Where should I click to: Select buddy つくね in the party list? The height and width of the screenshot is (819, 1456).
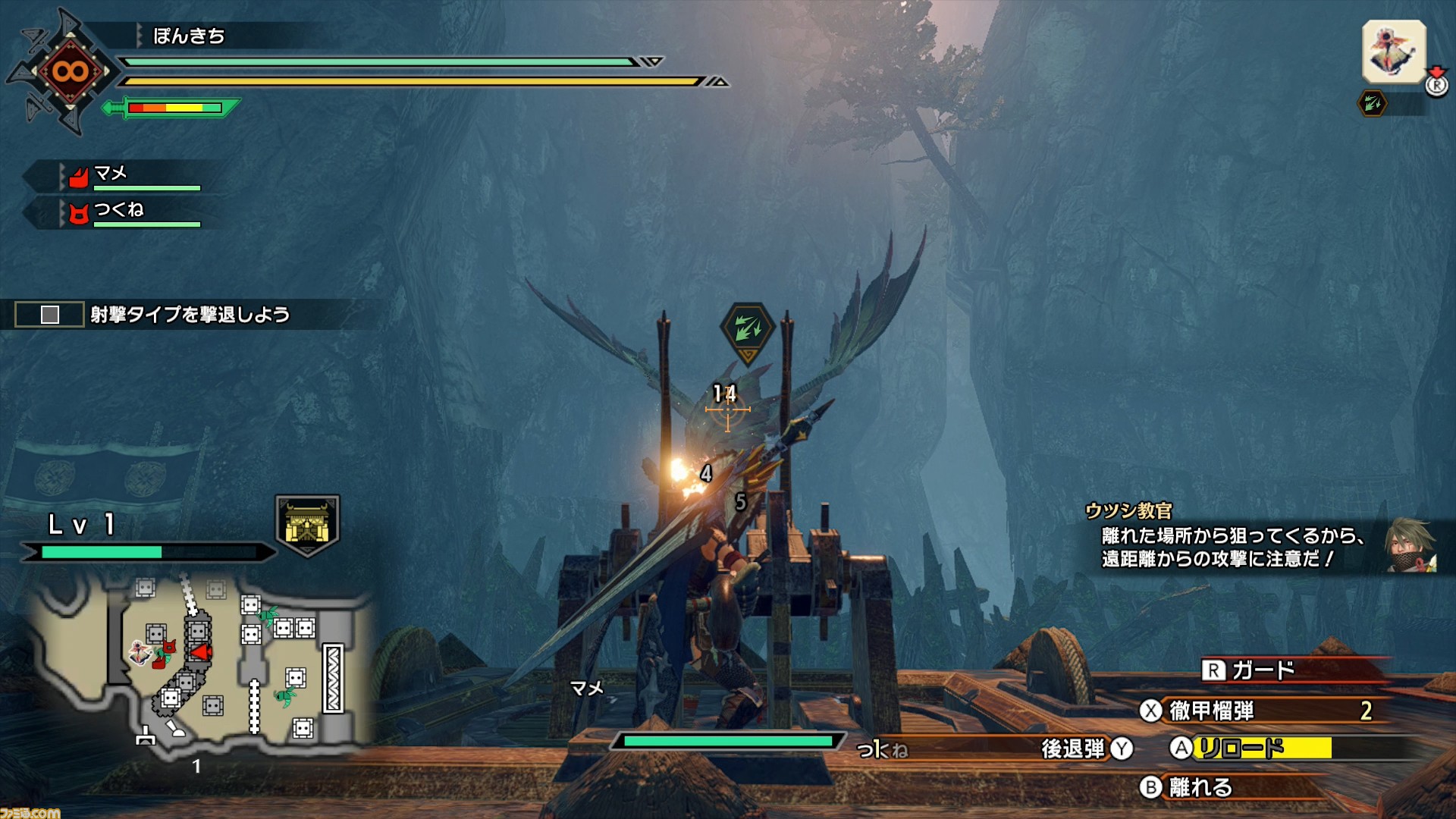pos(118,210)
